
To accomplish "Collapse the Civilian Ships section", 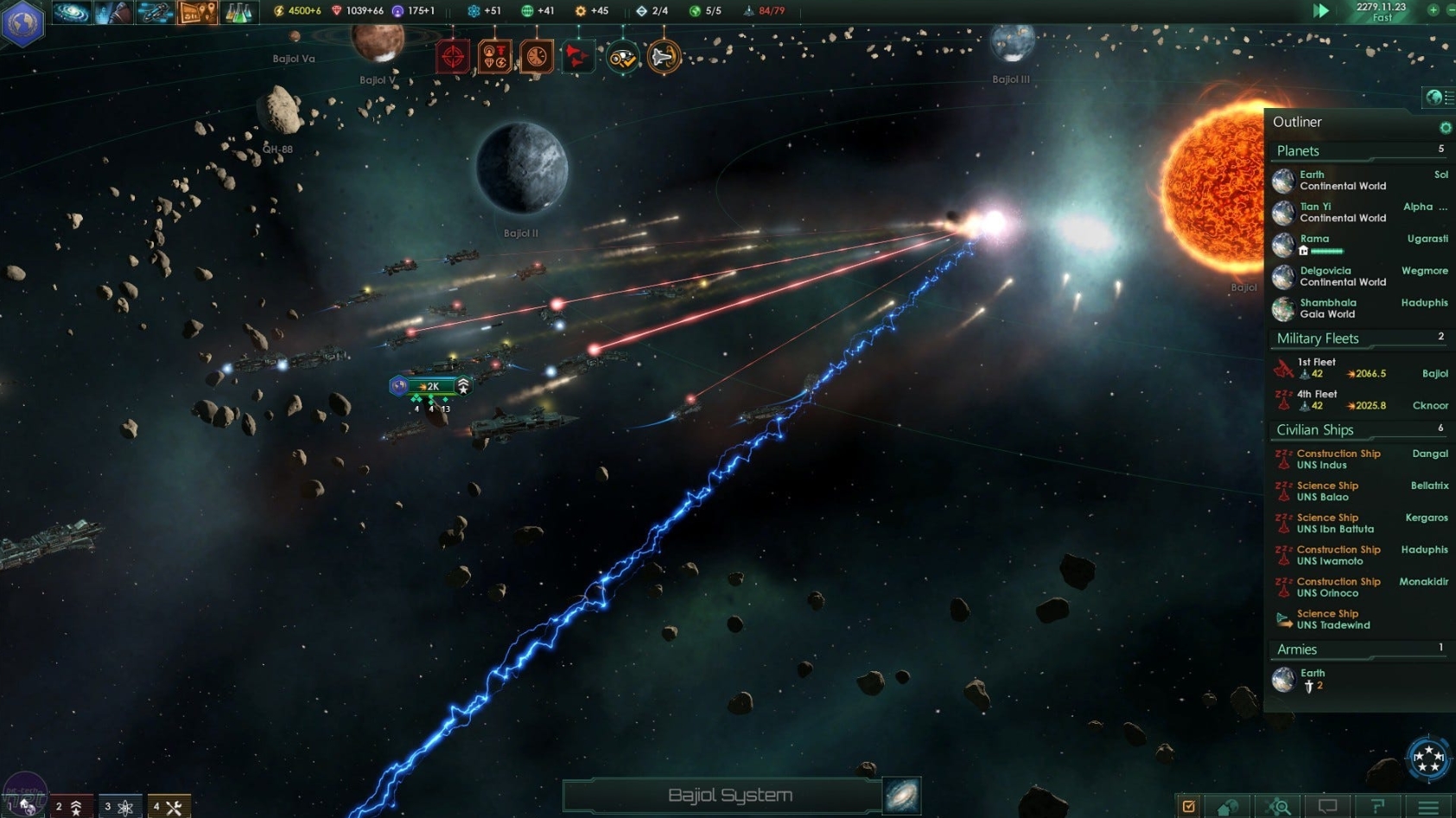I will pos(1314,429).
